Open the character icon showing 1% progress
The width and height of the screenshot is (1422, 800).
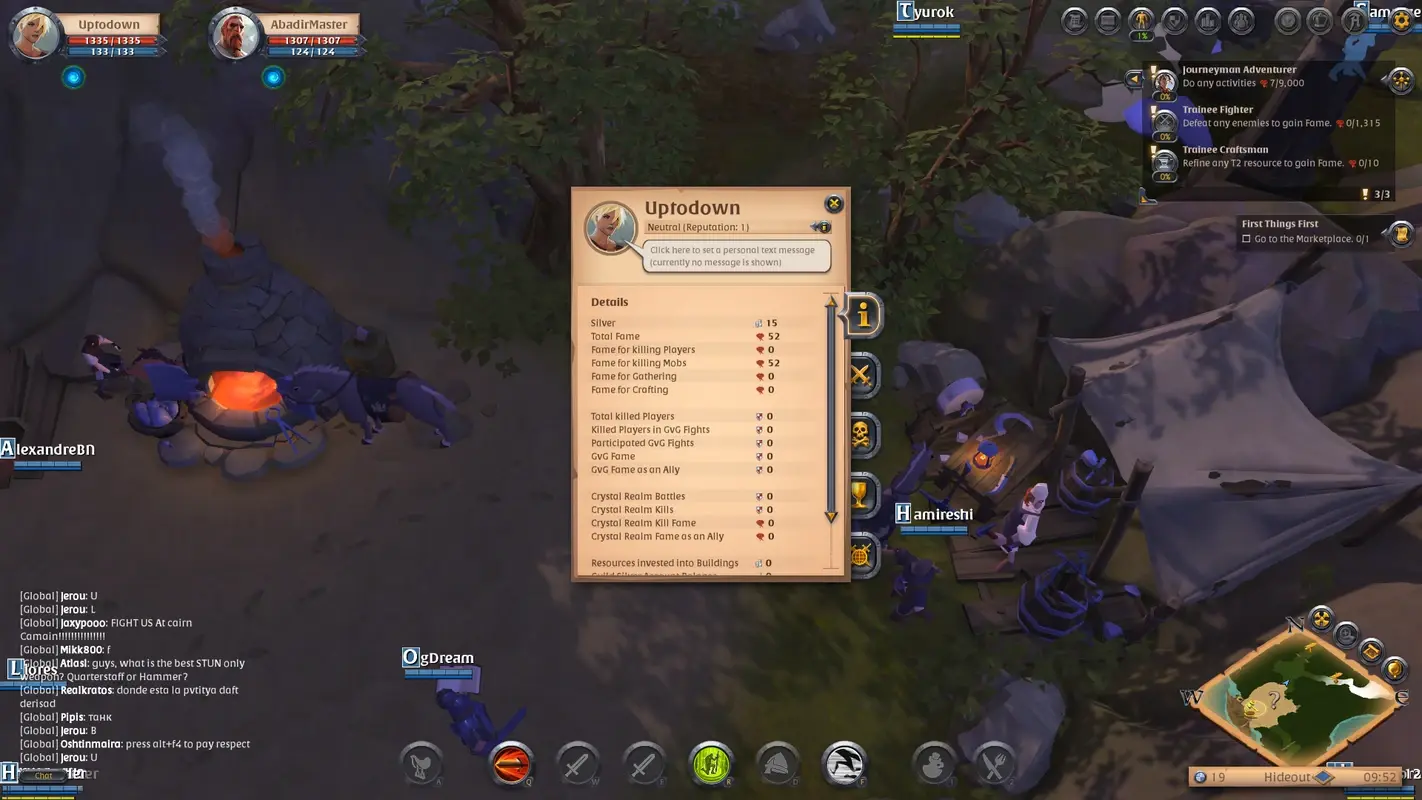pyautogui.click(x=1140, y=20)
